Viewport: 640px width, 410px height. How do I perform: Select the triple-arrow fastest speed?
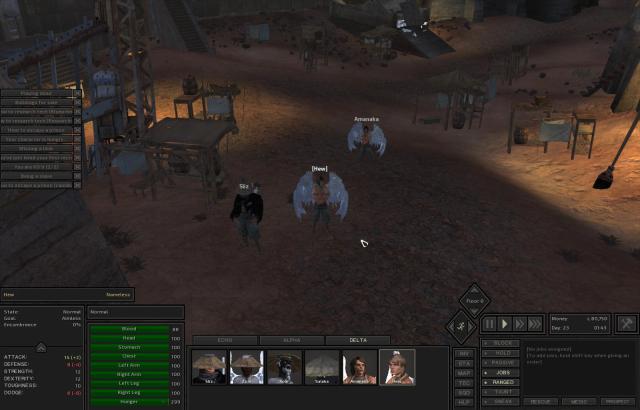click(536, 324)
